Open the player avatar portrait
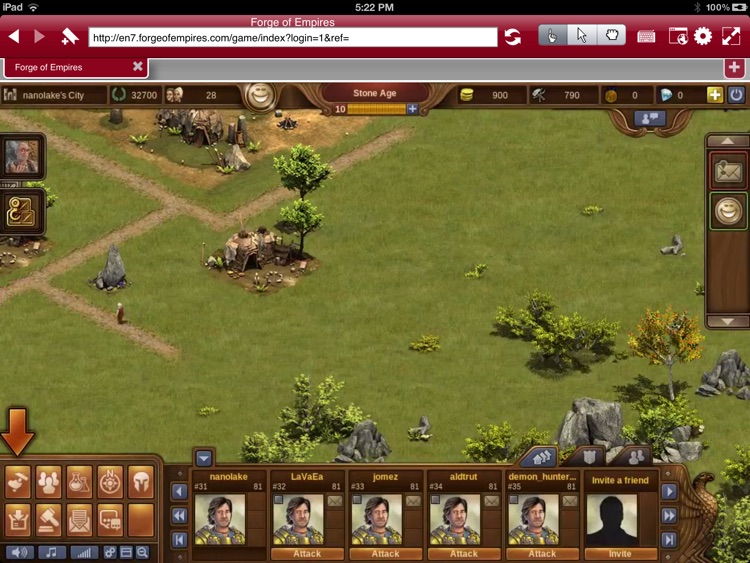 pos(21,156)
